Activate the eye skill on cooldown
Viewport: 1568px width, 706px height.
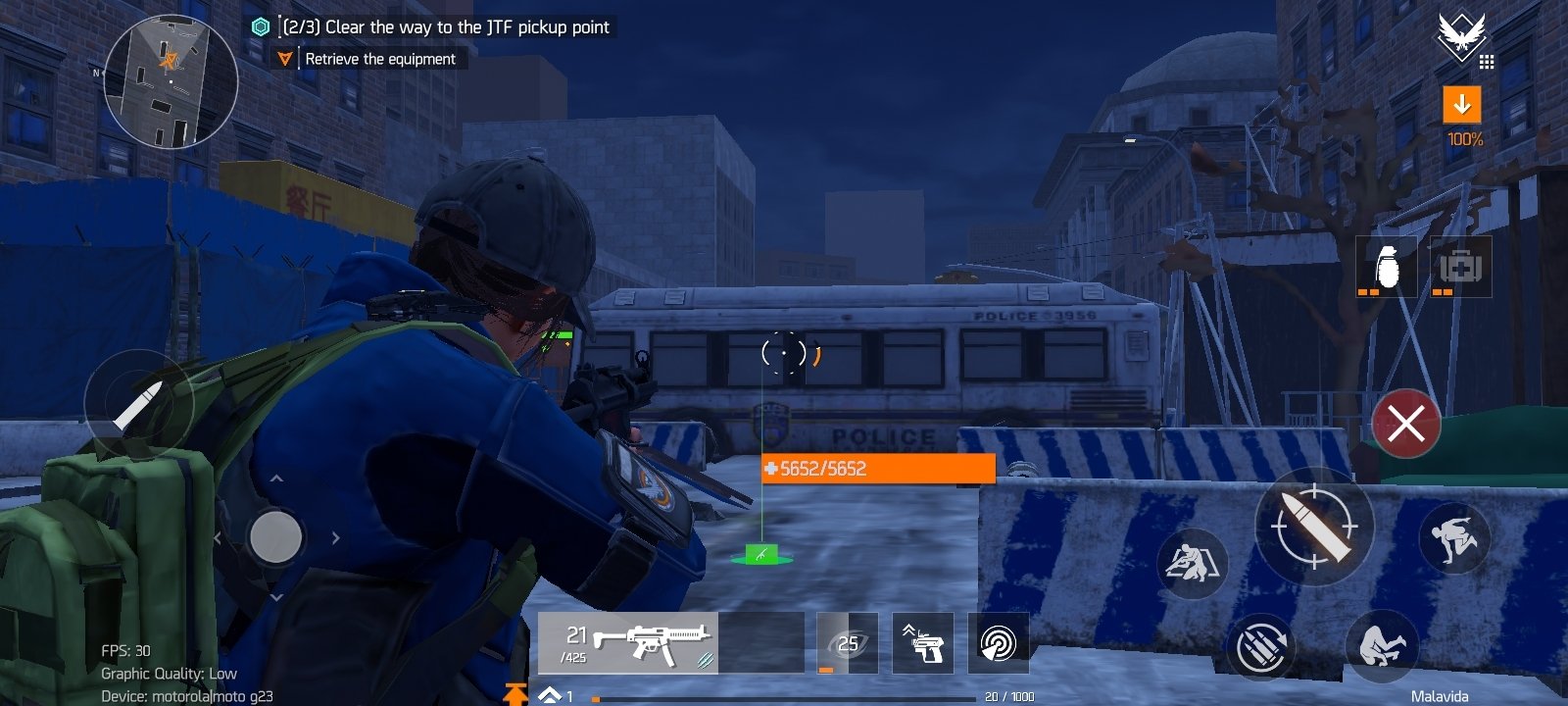click(x=848, y=643)
